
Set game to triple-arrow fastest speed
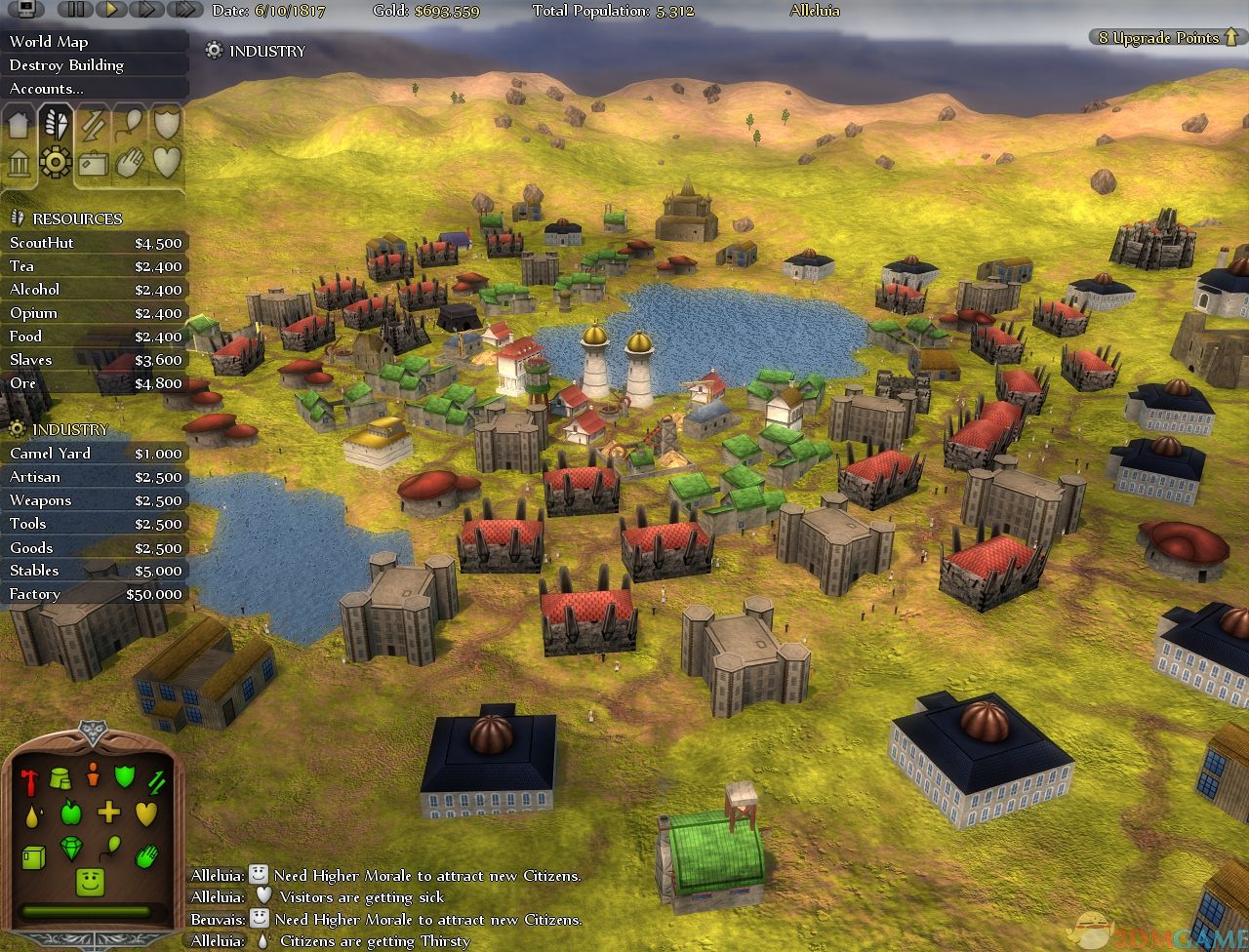(x=183, y=11)
